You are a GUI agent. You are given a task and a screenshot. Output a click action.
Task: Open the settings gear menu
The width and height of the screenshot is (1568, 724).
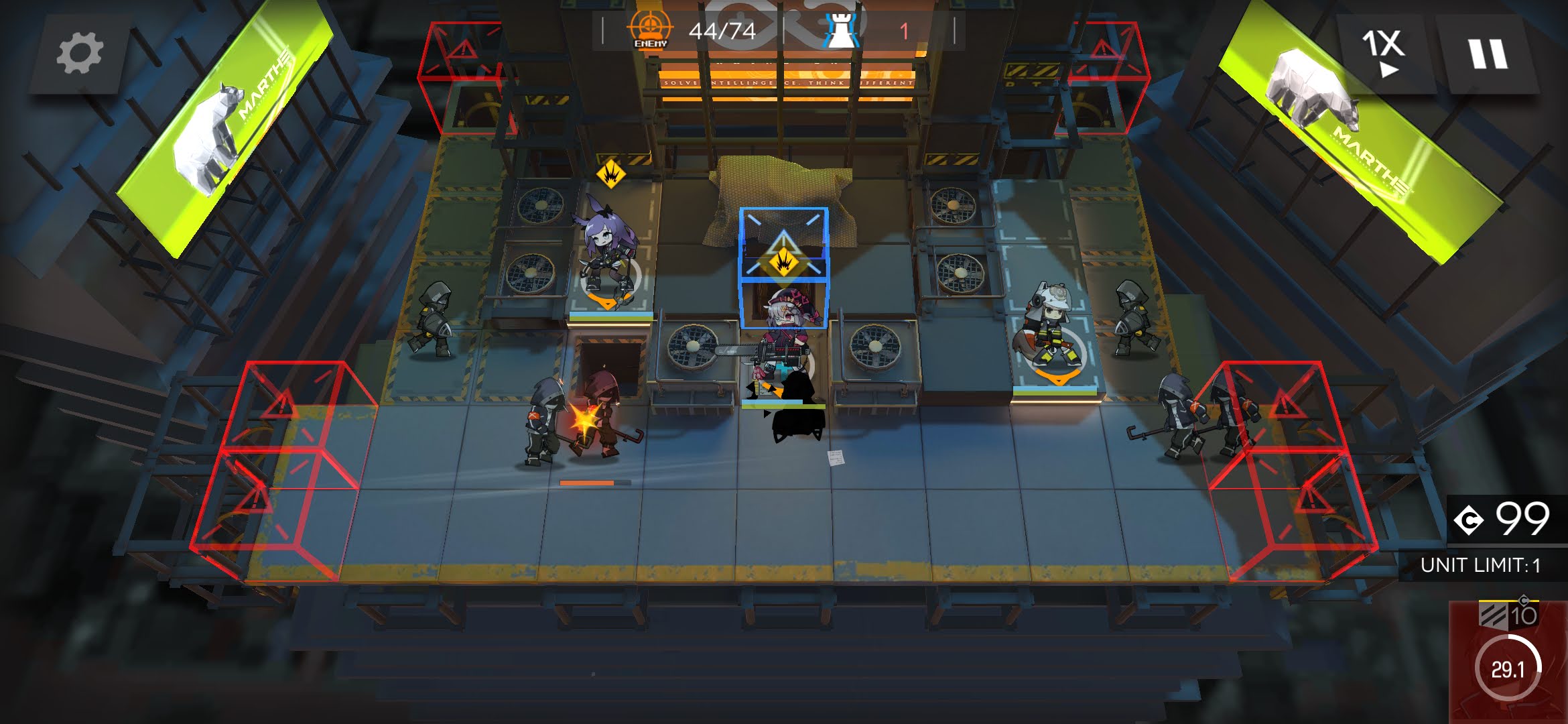(x=79, y=53)
